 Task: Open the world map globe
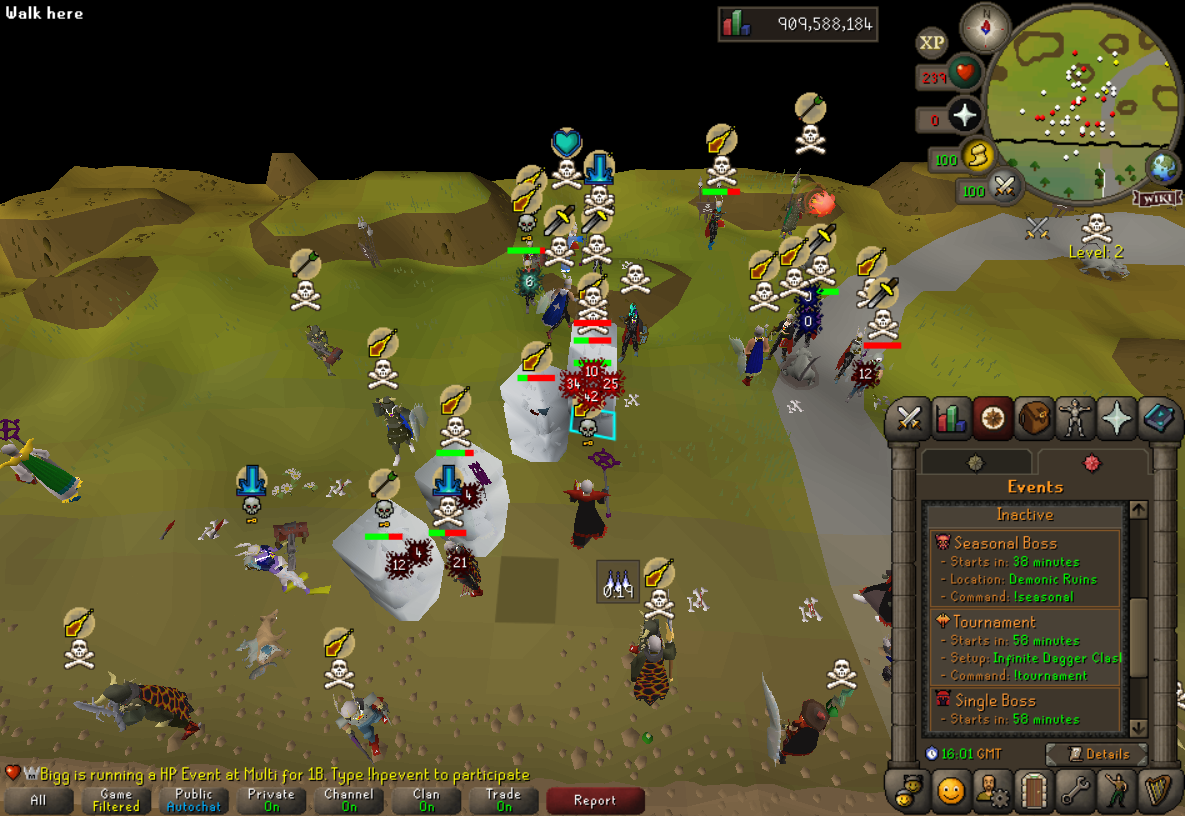tap(1160, 165)
